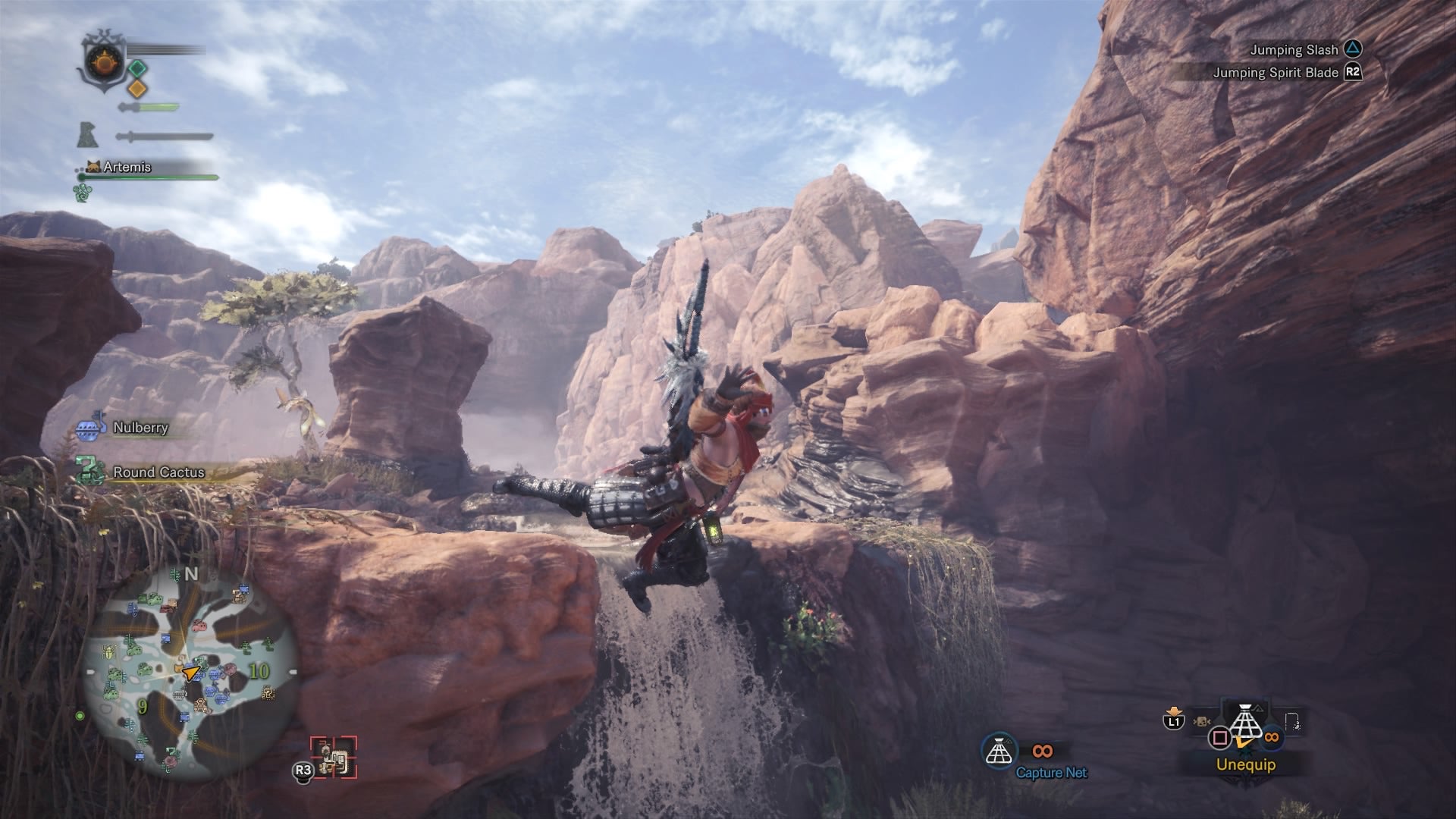Select the Palico Artemis name plate
Viewport: 1456px width, 819px height.
click(126, 167)
